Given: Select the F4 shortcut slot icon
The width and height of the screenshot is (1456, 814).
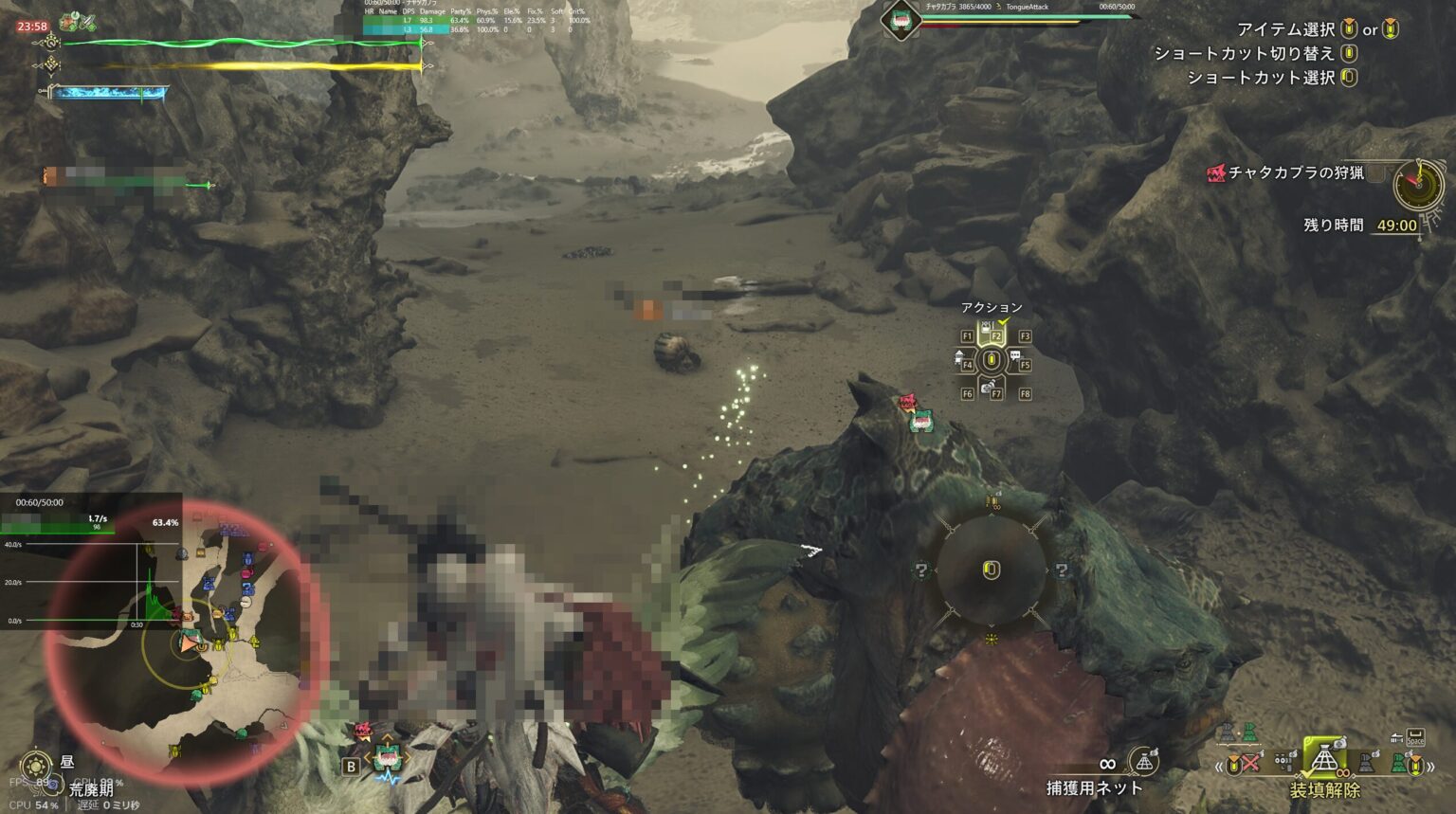Looking at the screenshot, I should click(x=961, y=361).
